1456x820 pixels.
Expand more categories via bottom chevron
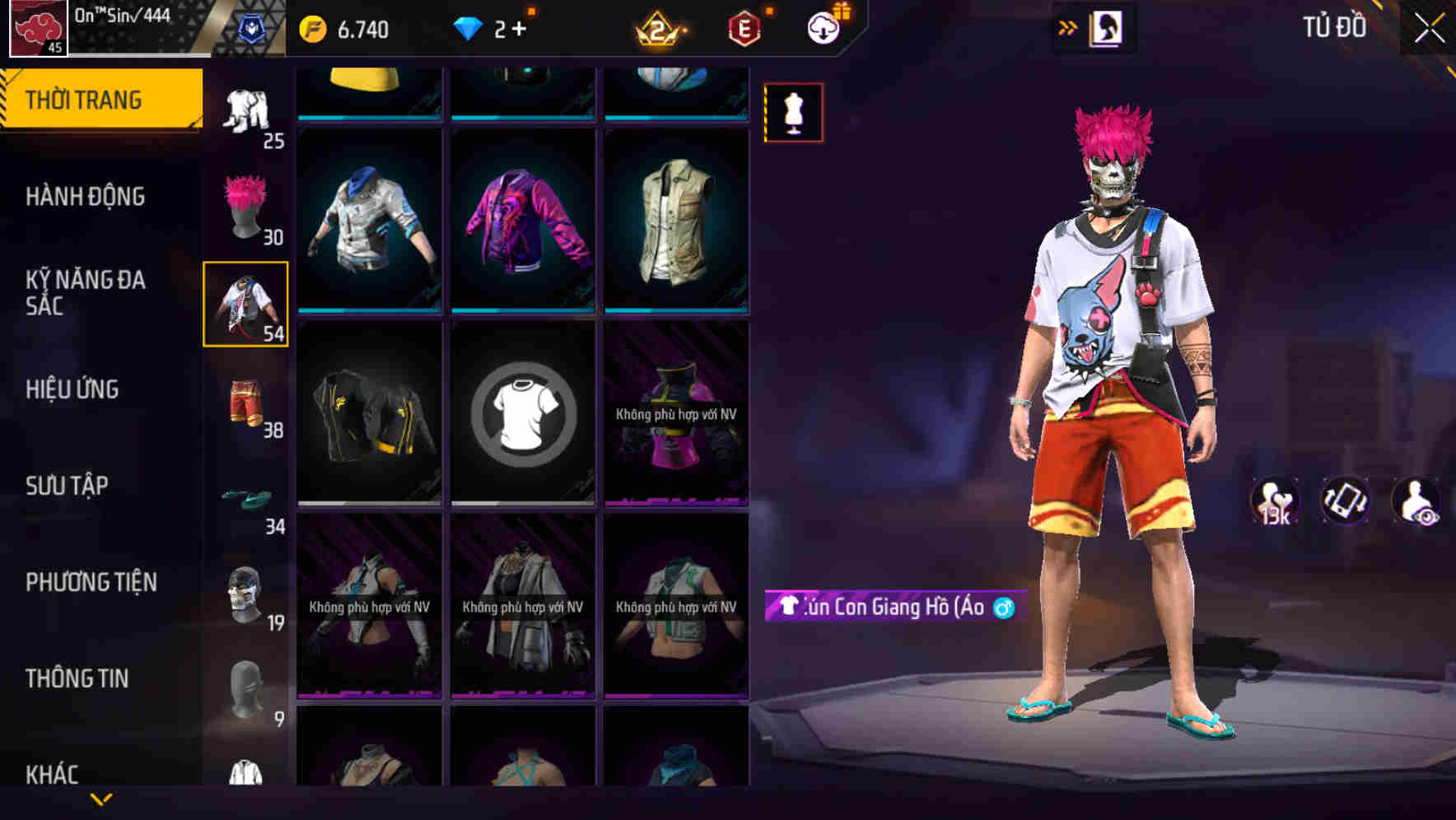point(101,799)
